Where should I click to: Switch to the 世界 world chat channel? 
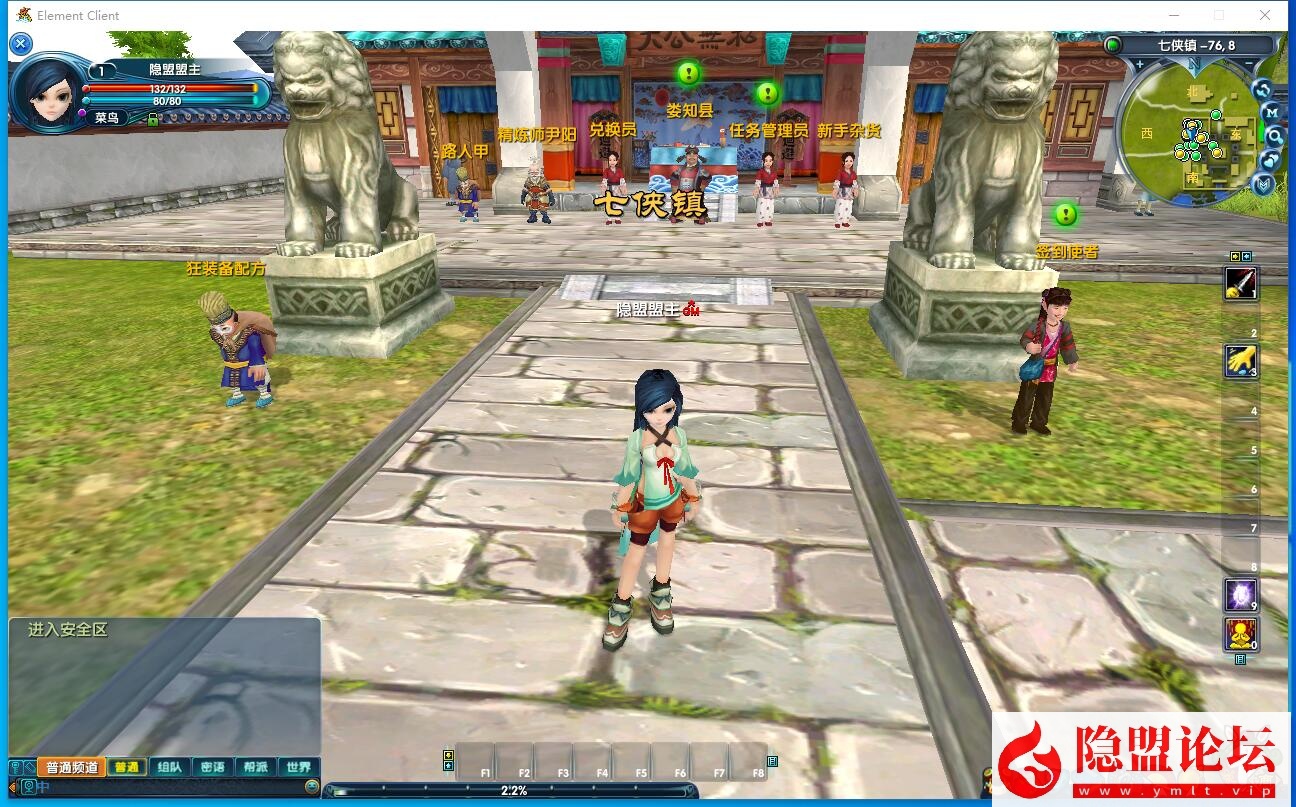coord(298,768)
